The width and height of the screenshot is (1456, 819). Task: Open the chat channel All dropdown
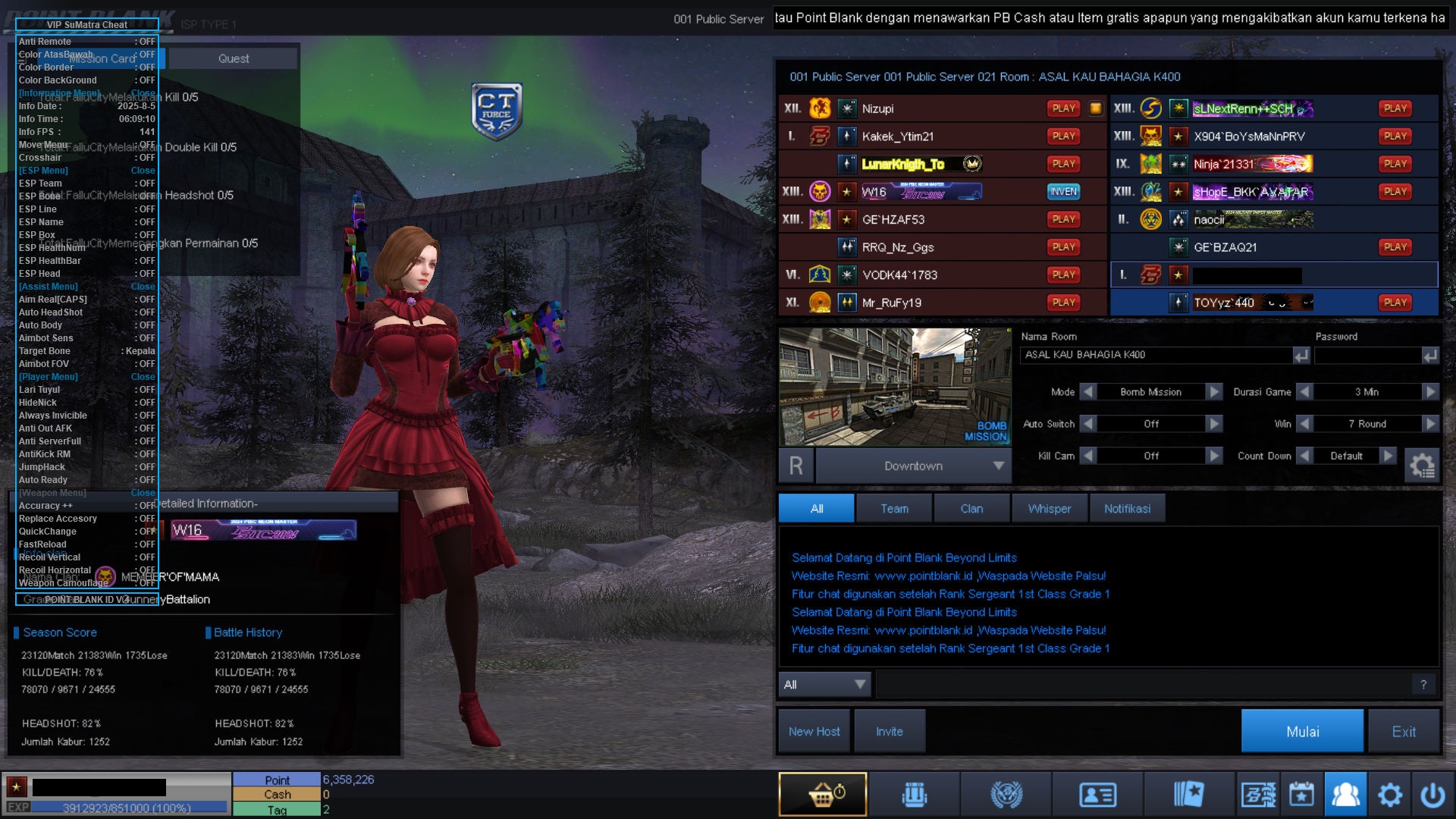[825, 684]
